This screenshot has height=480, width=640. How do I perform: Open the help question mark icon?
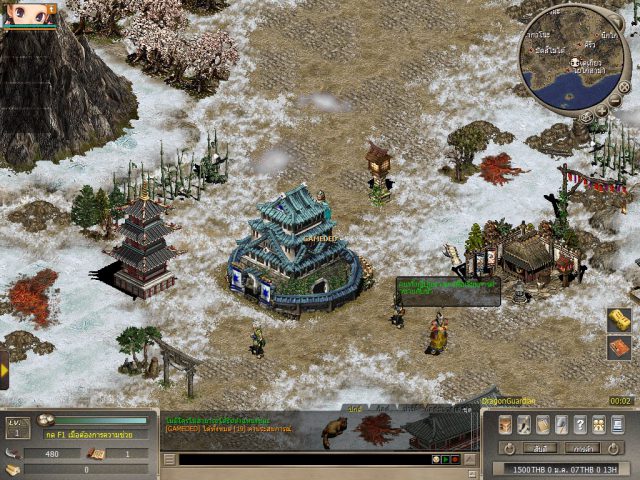click(x=580, y=424)
